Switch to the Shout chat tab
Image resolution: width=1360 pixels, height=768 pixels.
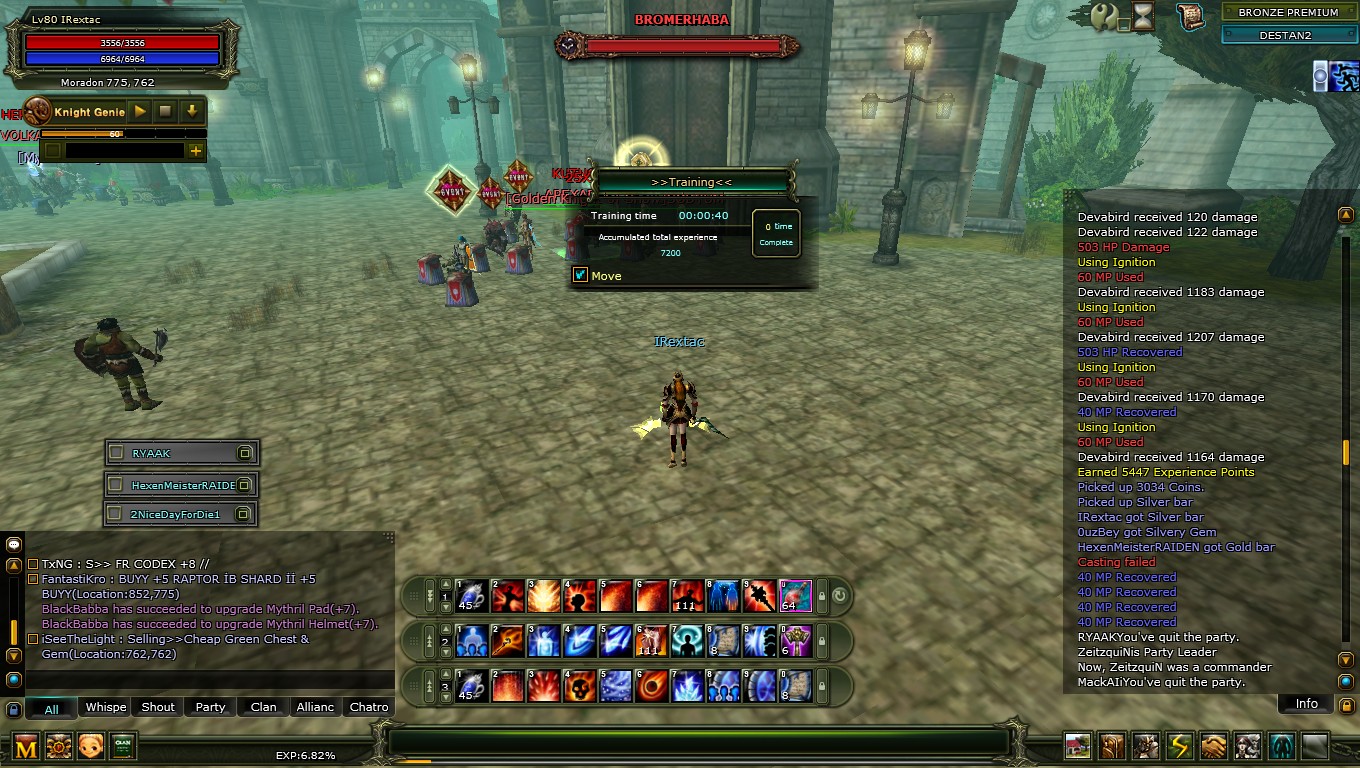pyautogui.click(x=158, y=707)
